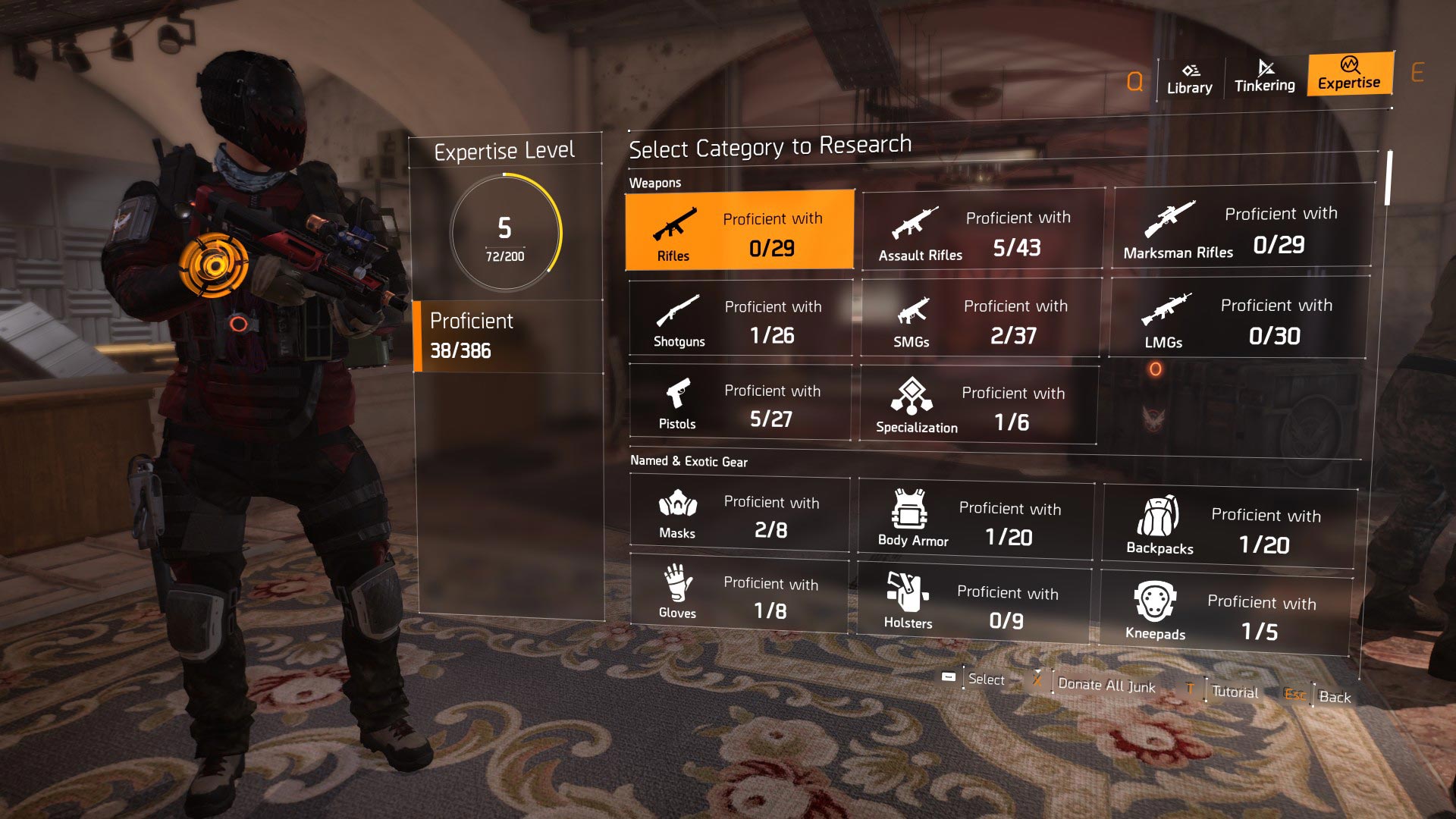The width and height of the screenshot is (1456, 819).
Task: Select the Expertise tab
Action: [1349, 74]
